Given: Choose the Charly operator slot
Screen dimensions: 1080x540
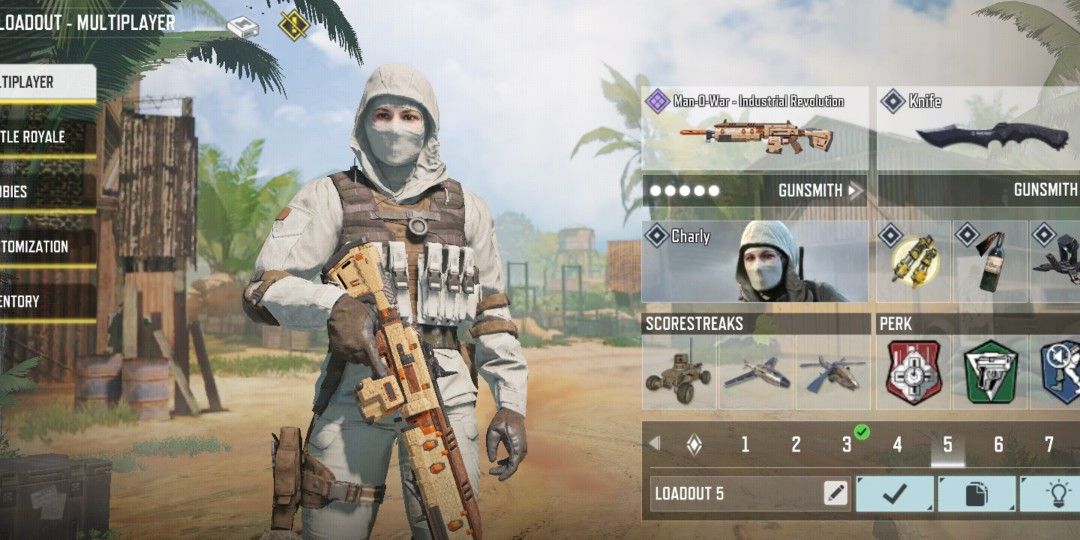Looking at the screenshot, I should pyautogui.click(x=754, y=262).
